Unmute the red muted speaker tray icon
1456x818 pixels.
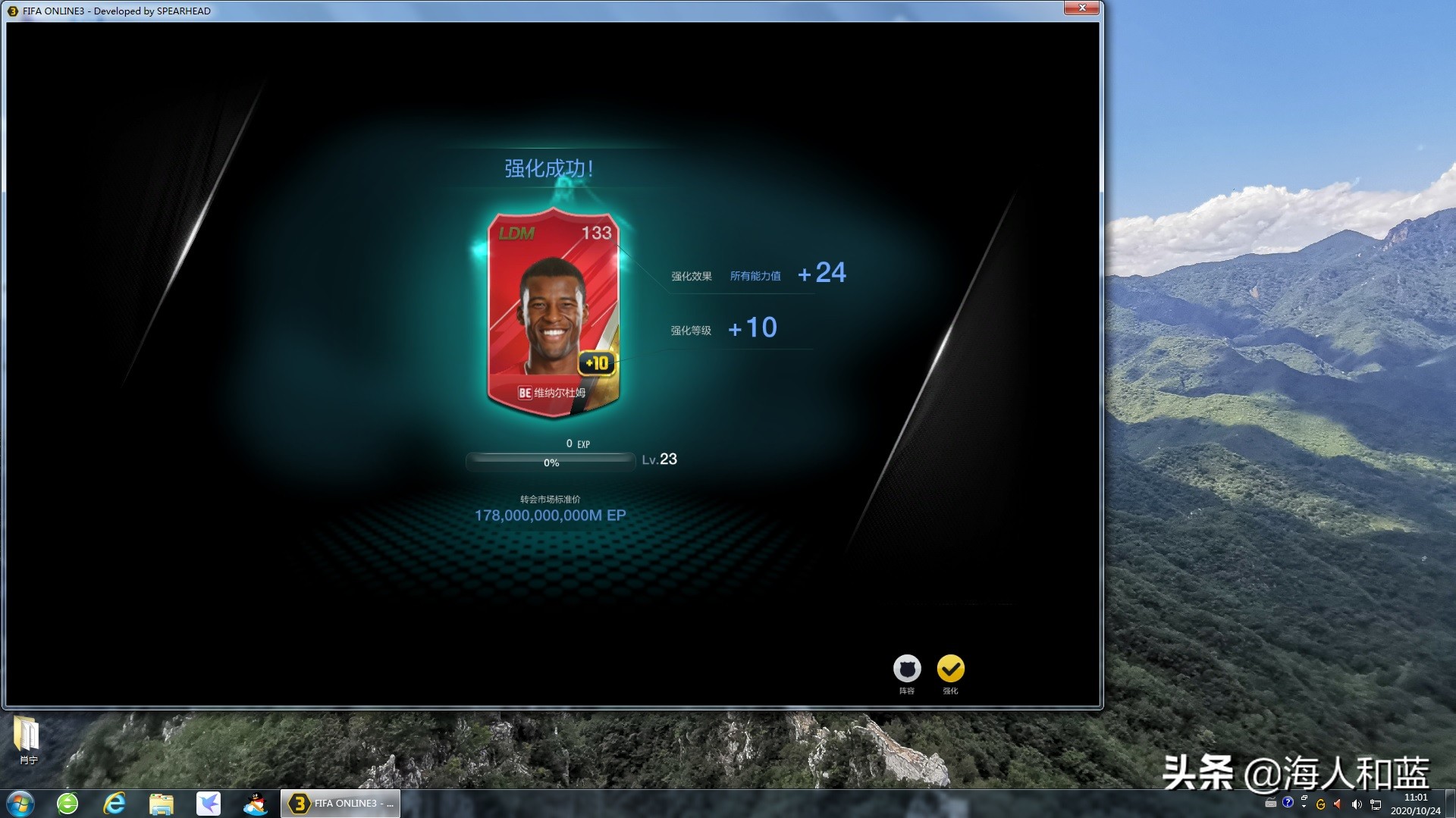point(1336,804)
